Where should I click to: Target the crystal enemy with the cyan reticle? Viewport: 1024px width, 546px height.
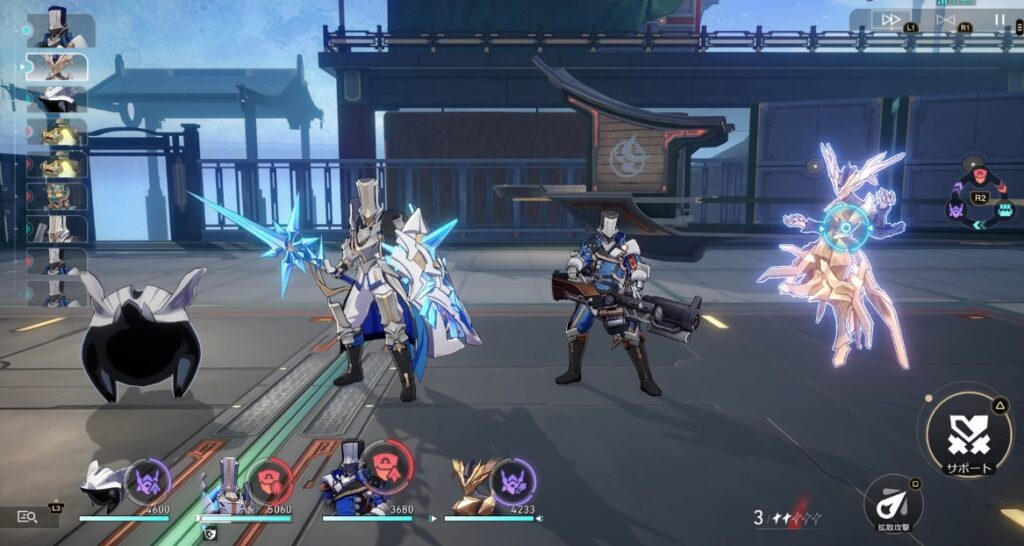coord(845,228)
